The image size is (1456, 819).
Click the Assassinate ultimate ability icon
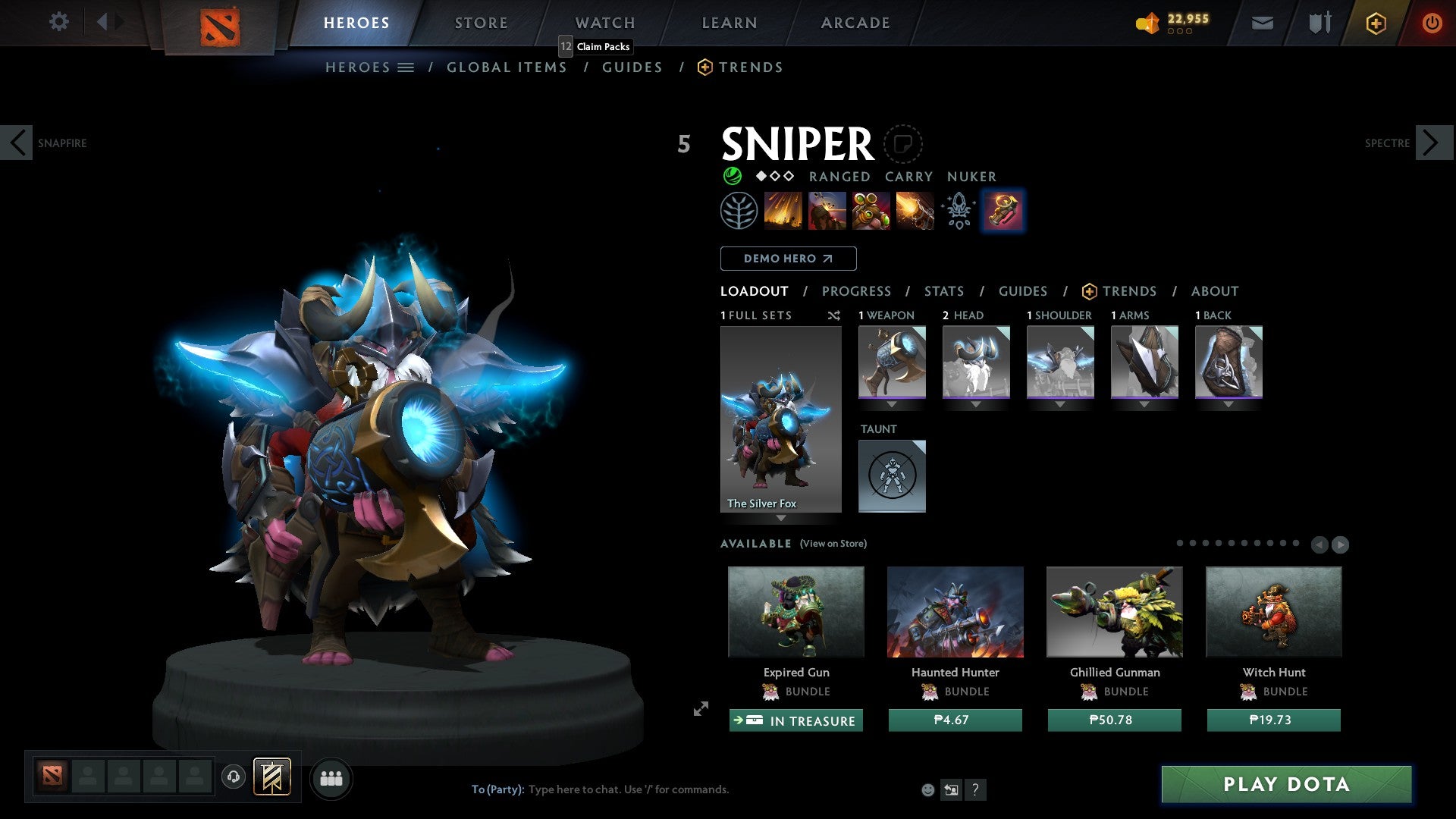pos(914,211)
